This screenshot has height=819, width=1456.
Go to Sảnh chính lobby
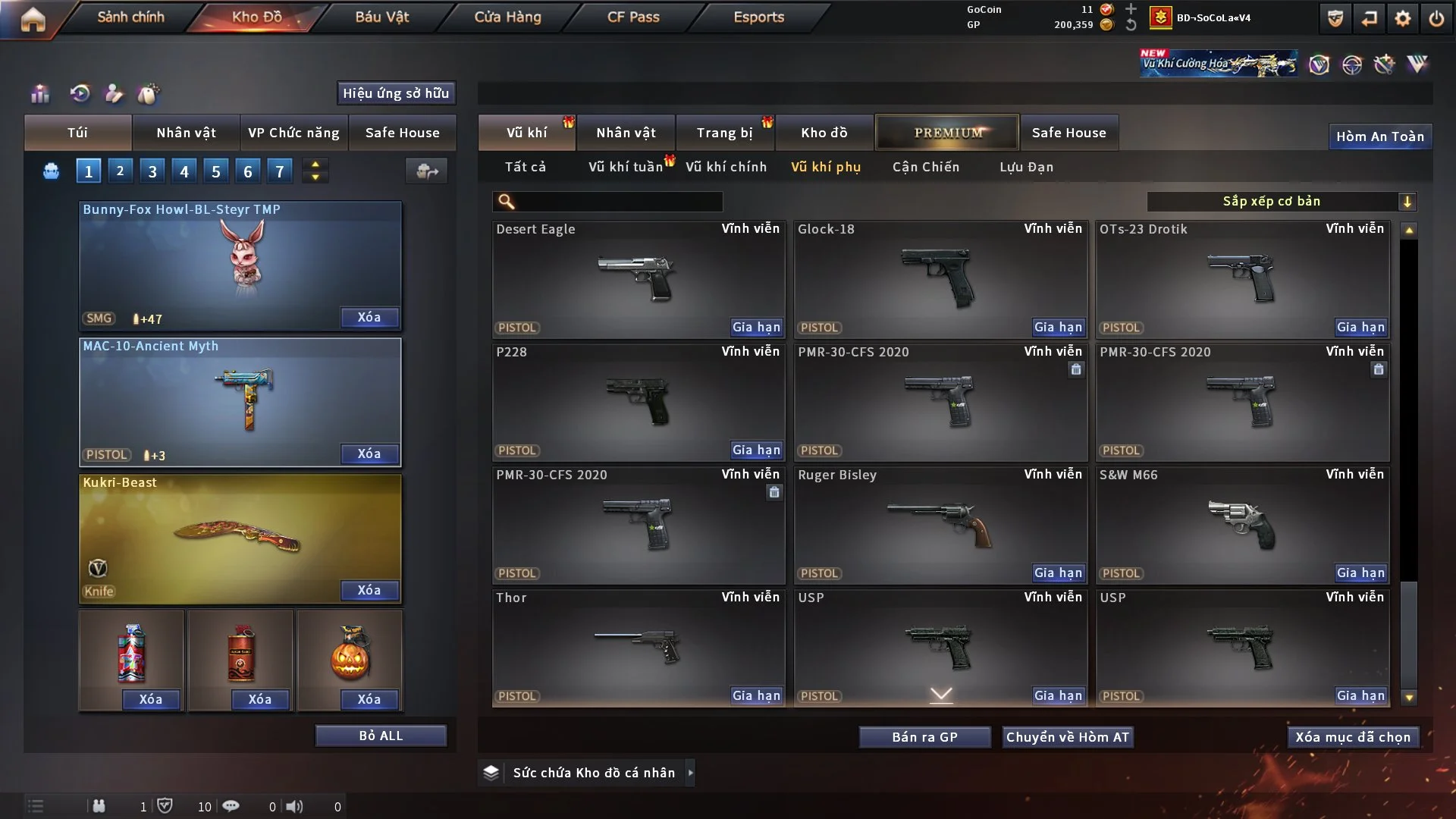[x=130, y=17]
